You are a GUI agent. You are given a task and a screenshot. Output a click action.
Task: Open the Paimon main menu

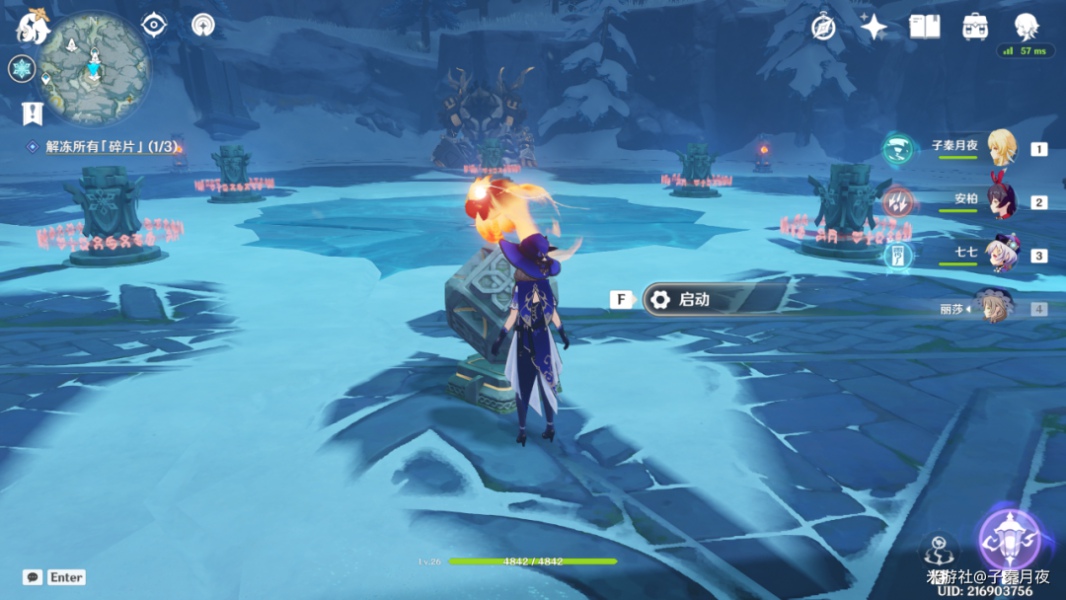click(x=32, y=27)
